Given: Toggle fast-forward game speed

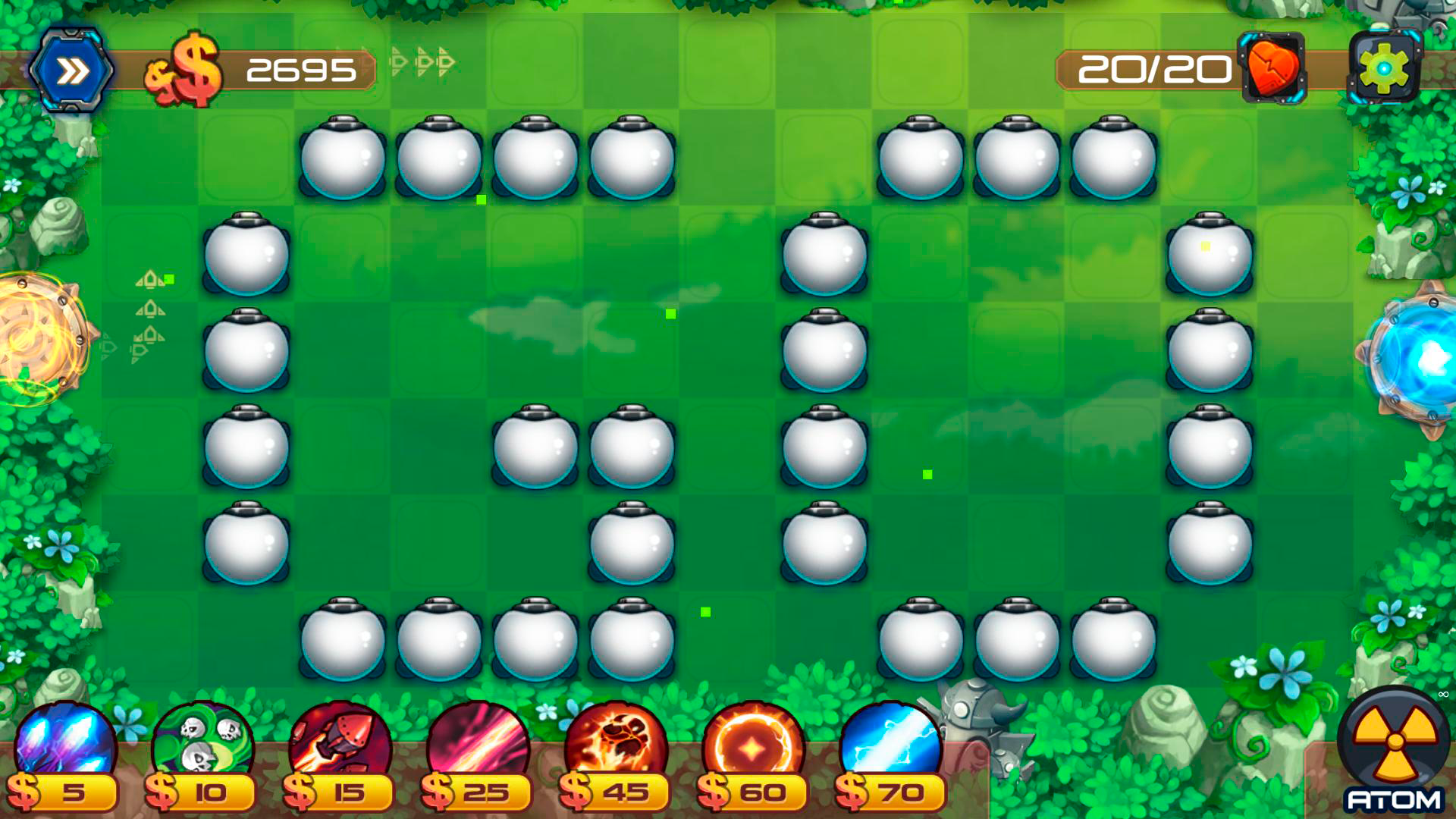Looking at the screenshot, I should 72,67.
